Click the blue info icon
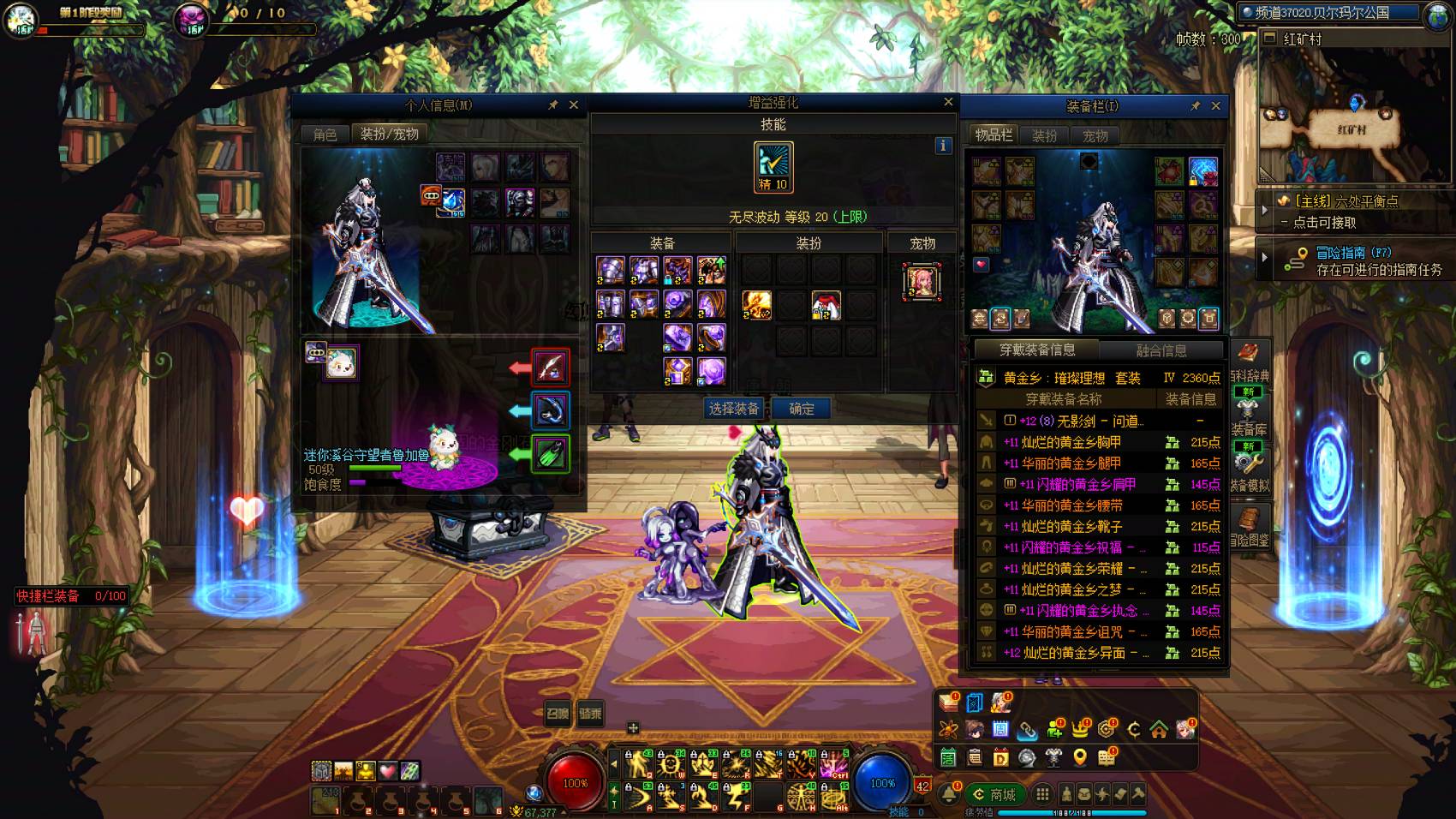The width and height of the screenshot is (1456, 819). 943,146
